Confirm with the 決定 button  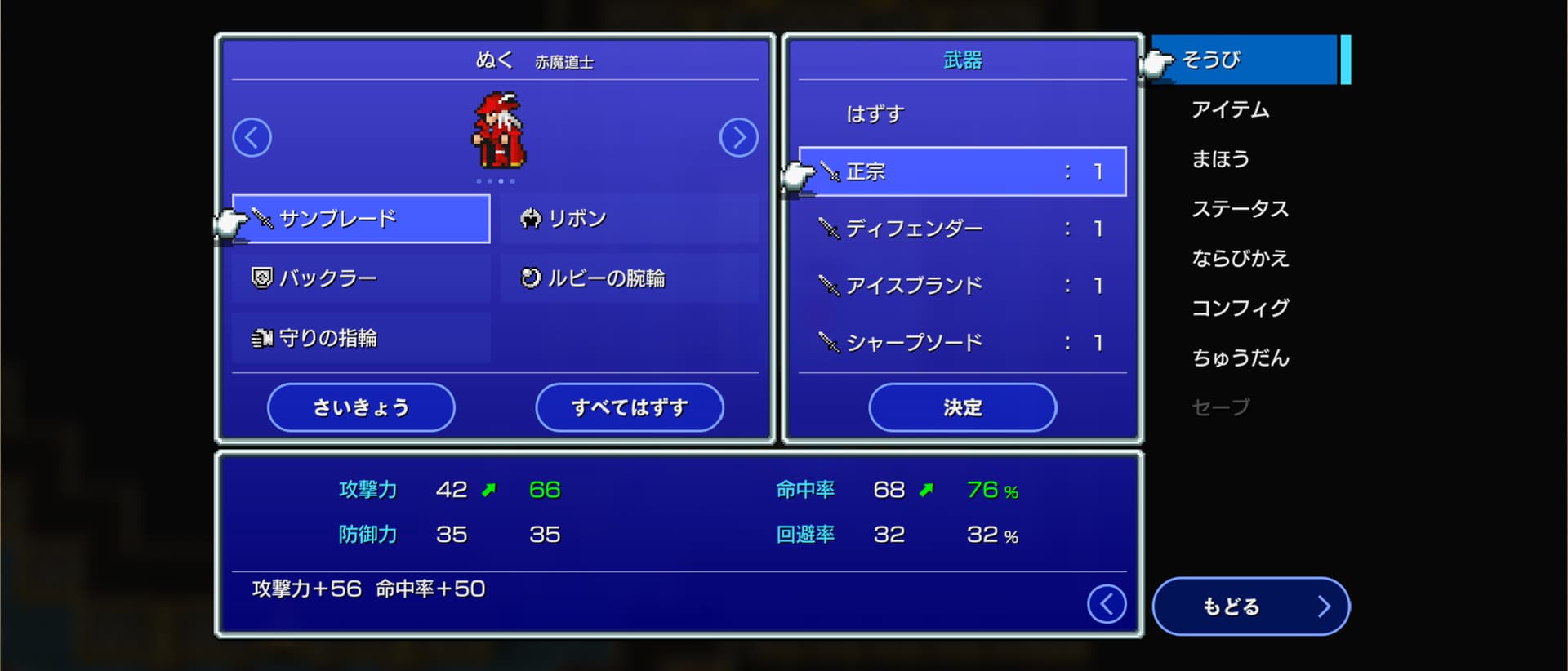(x=962, y=407)
